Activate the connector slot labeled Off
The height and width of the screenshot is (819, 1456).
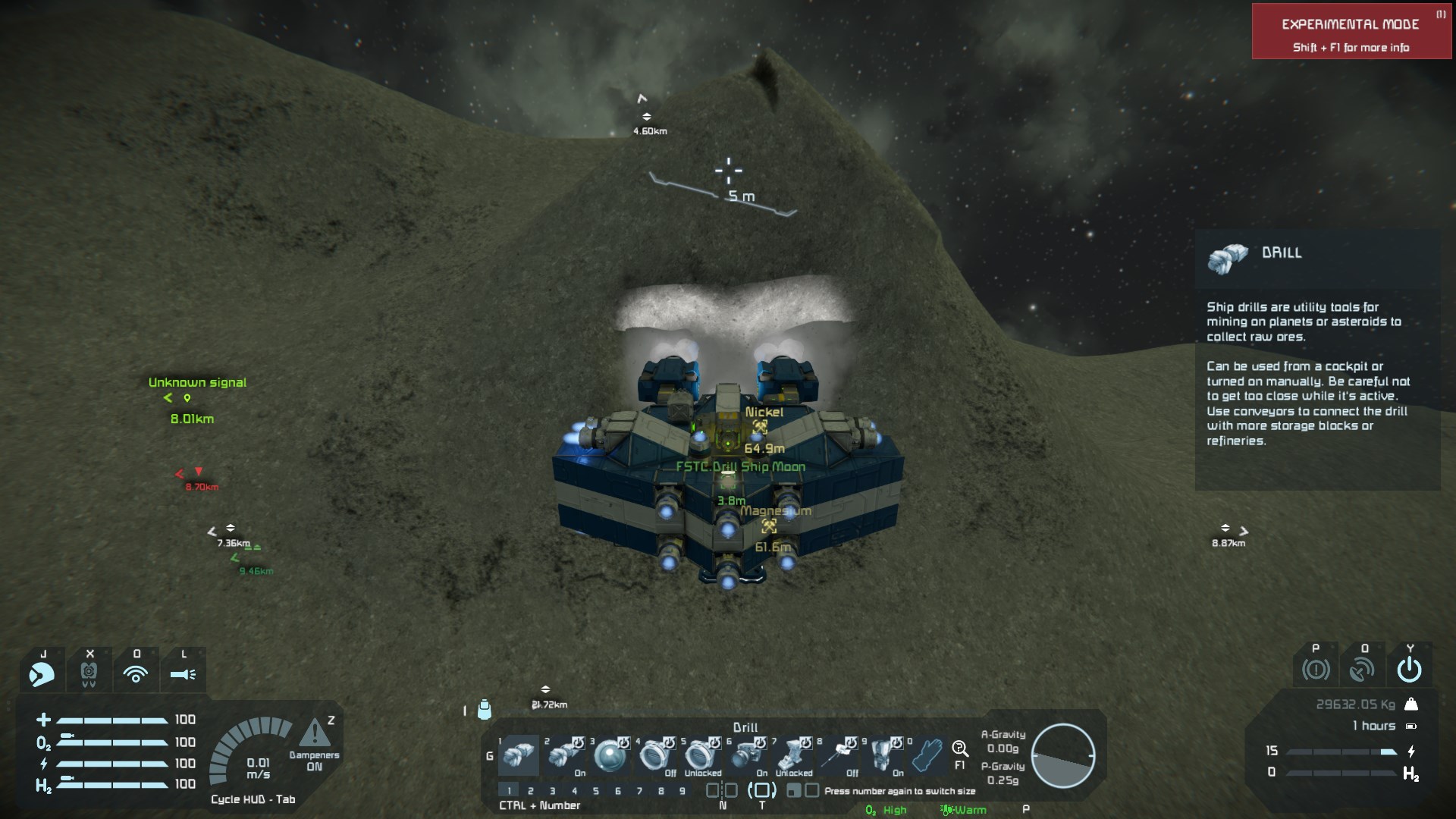pos(655,756)
